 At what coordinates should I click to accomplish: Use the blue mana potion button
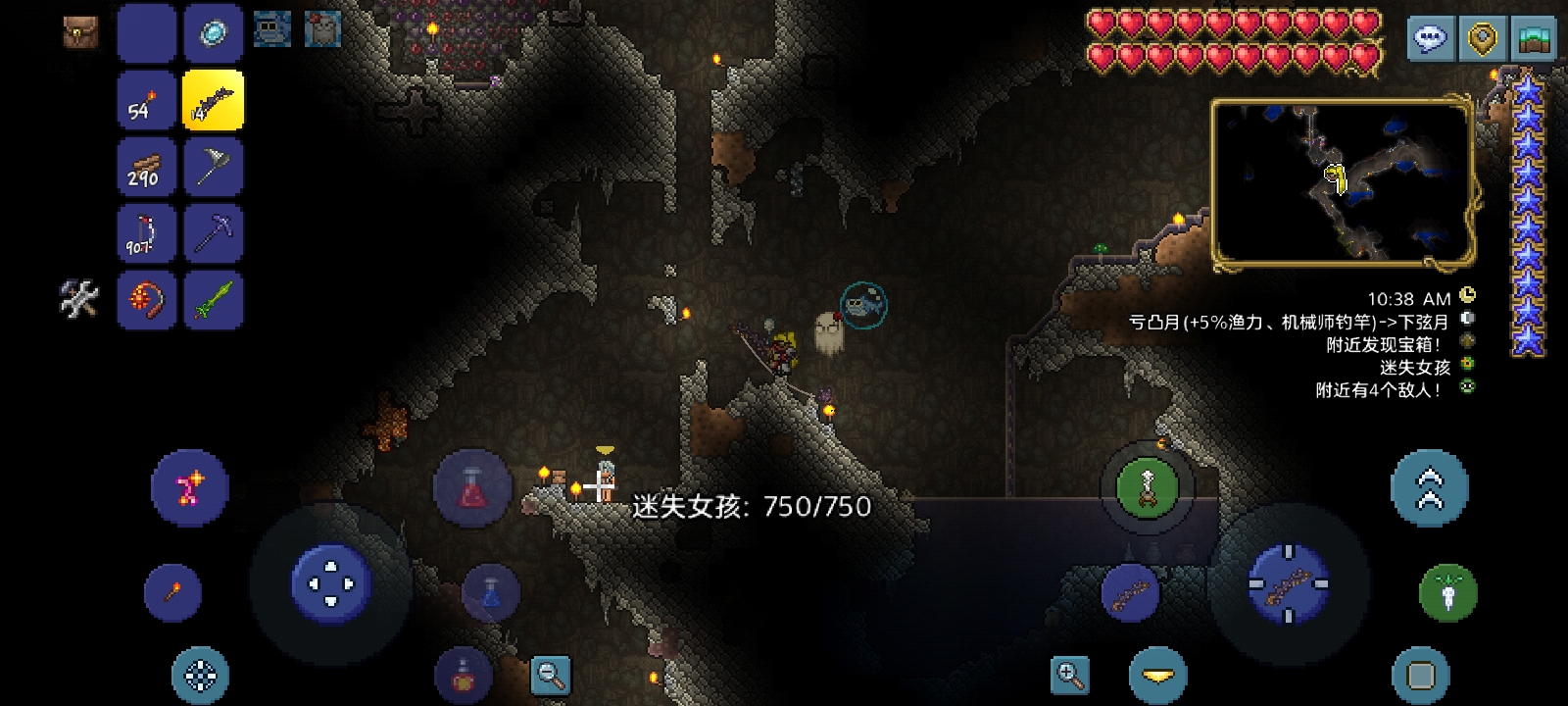490,592
